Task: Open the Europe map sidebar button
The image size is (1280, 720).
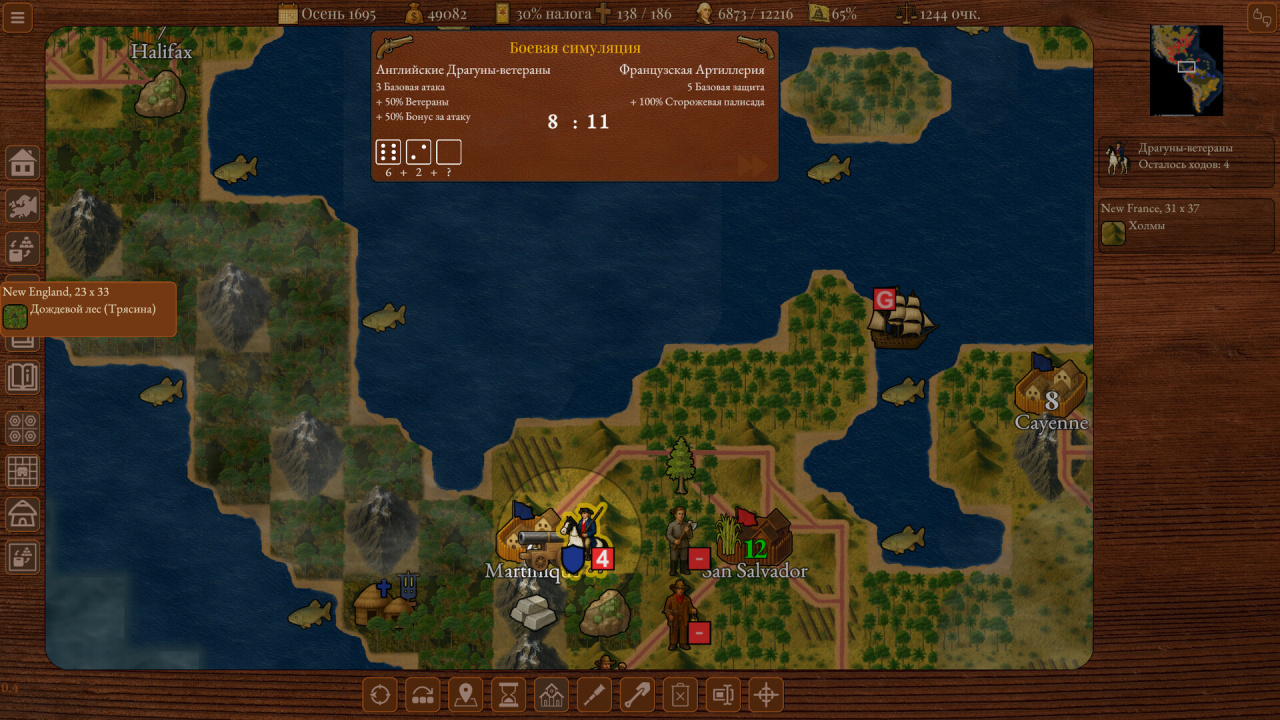Action: coord(22,205)
